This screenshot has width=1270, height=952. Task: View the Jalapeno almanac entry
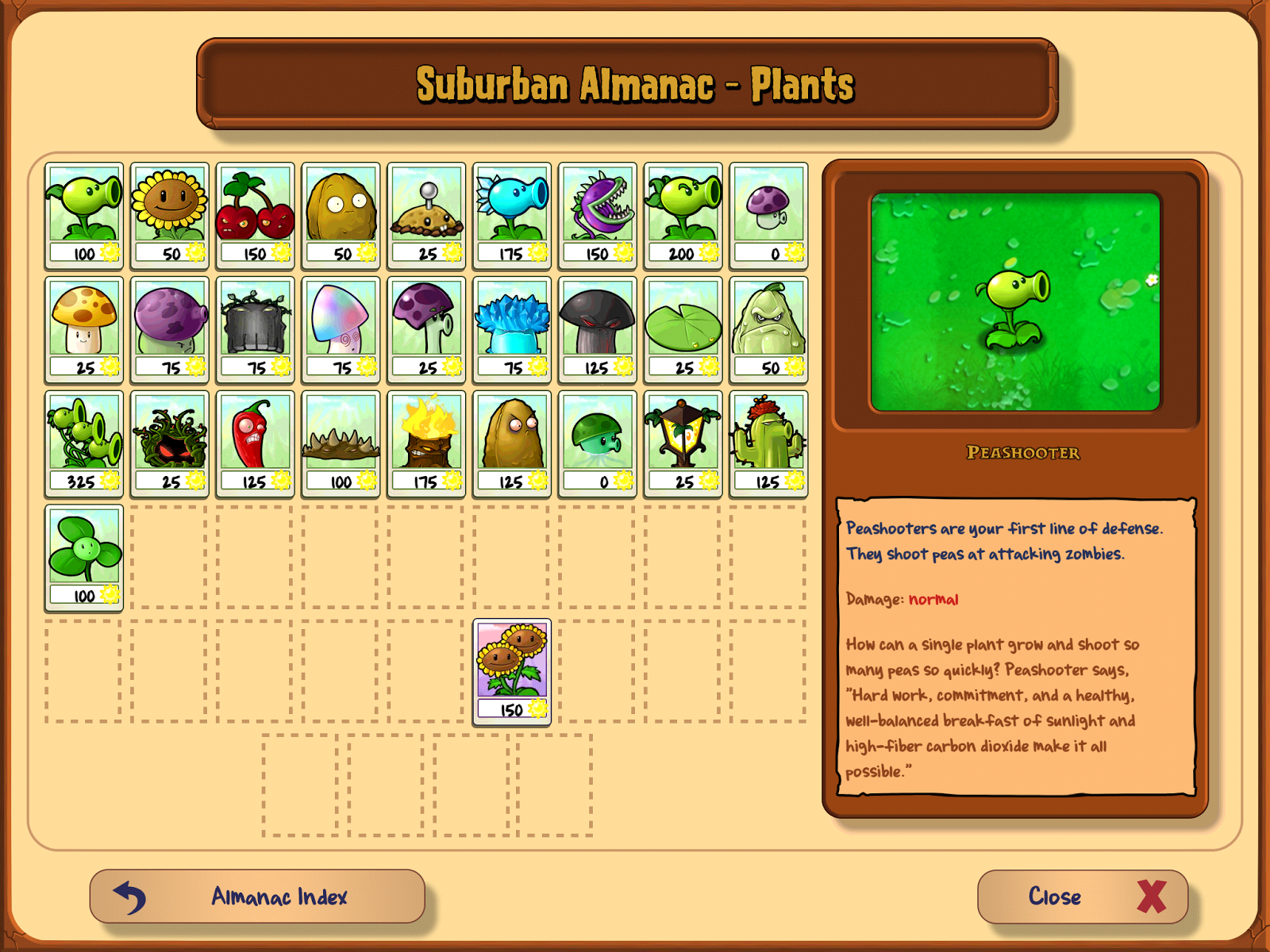click(x=255, y=440)
